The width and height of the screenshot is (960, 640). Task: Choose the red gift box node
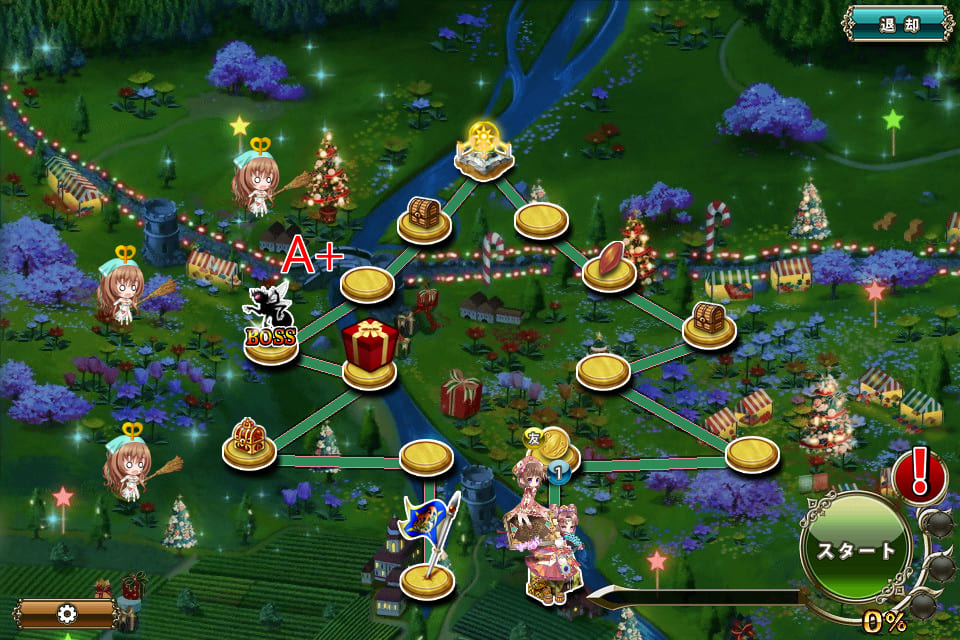click(370, 353)
